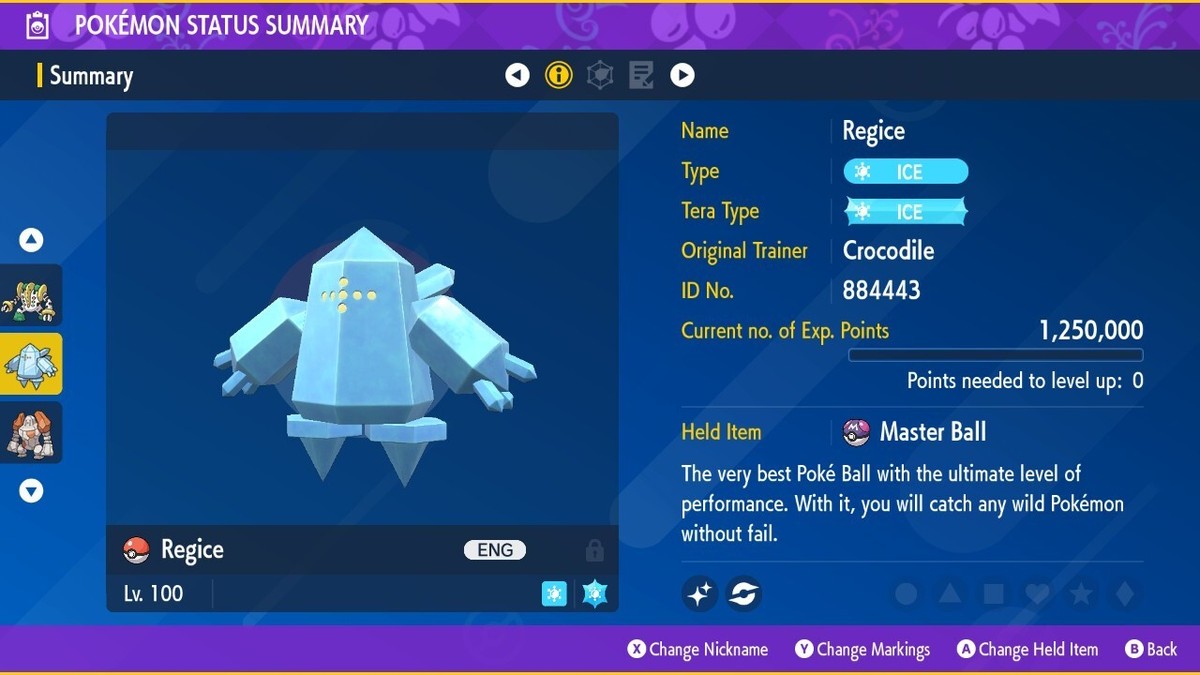This screenshot has height=675, width=1200.
Task: Switch to the stats hexagon tab
Action: [x=600, y=75]
